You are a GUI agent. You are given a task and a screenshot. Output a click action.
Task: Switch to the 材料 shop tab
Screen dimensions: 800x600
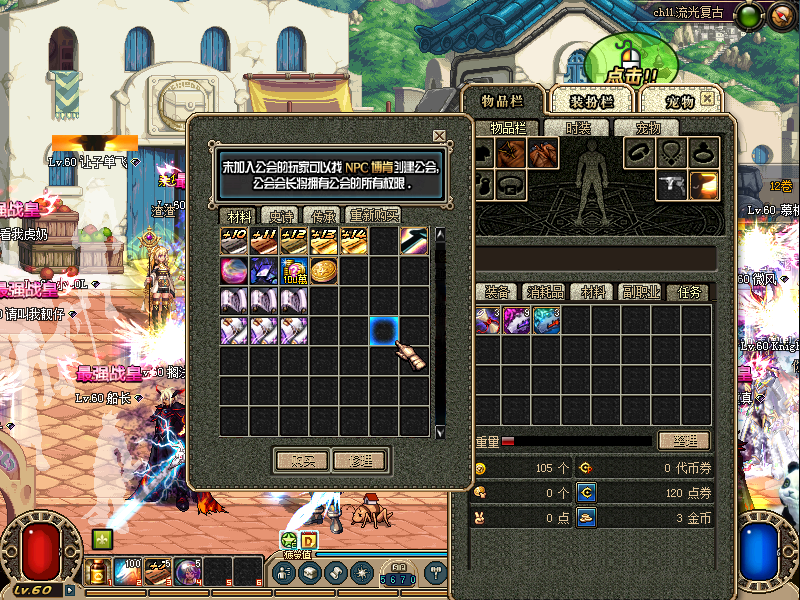click(x=239, y=215)
